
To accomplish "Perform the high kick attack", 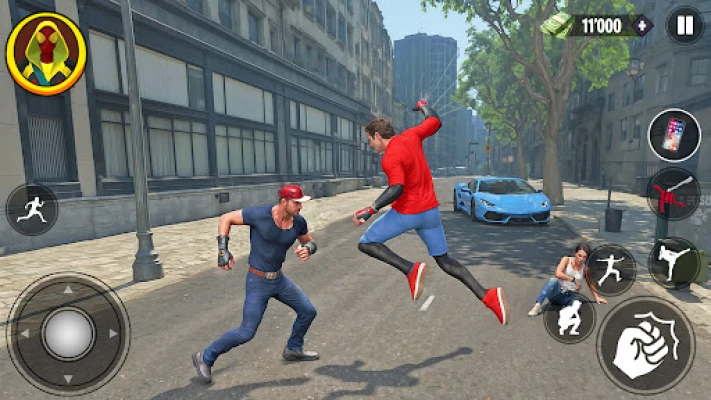I will (x=673, y=262).
